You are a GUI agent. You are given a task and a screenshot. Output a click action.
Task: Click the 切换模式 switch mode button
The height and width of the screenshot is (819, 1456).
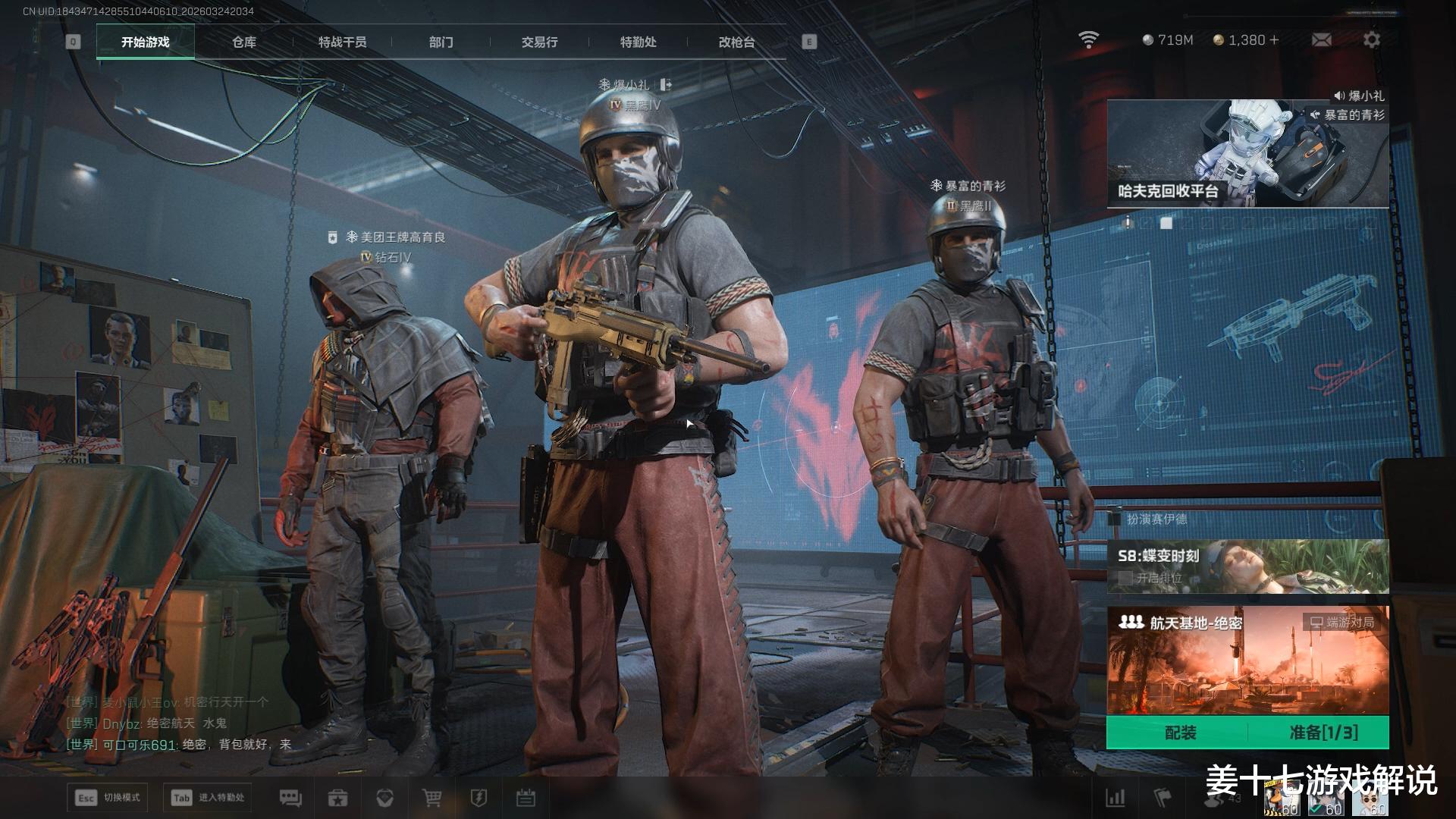(x=108, y=798)
